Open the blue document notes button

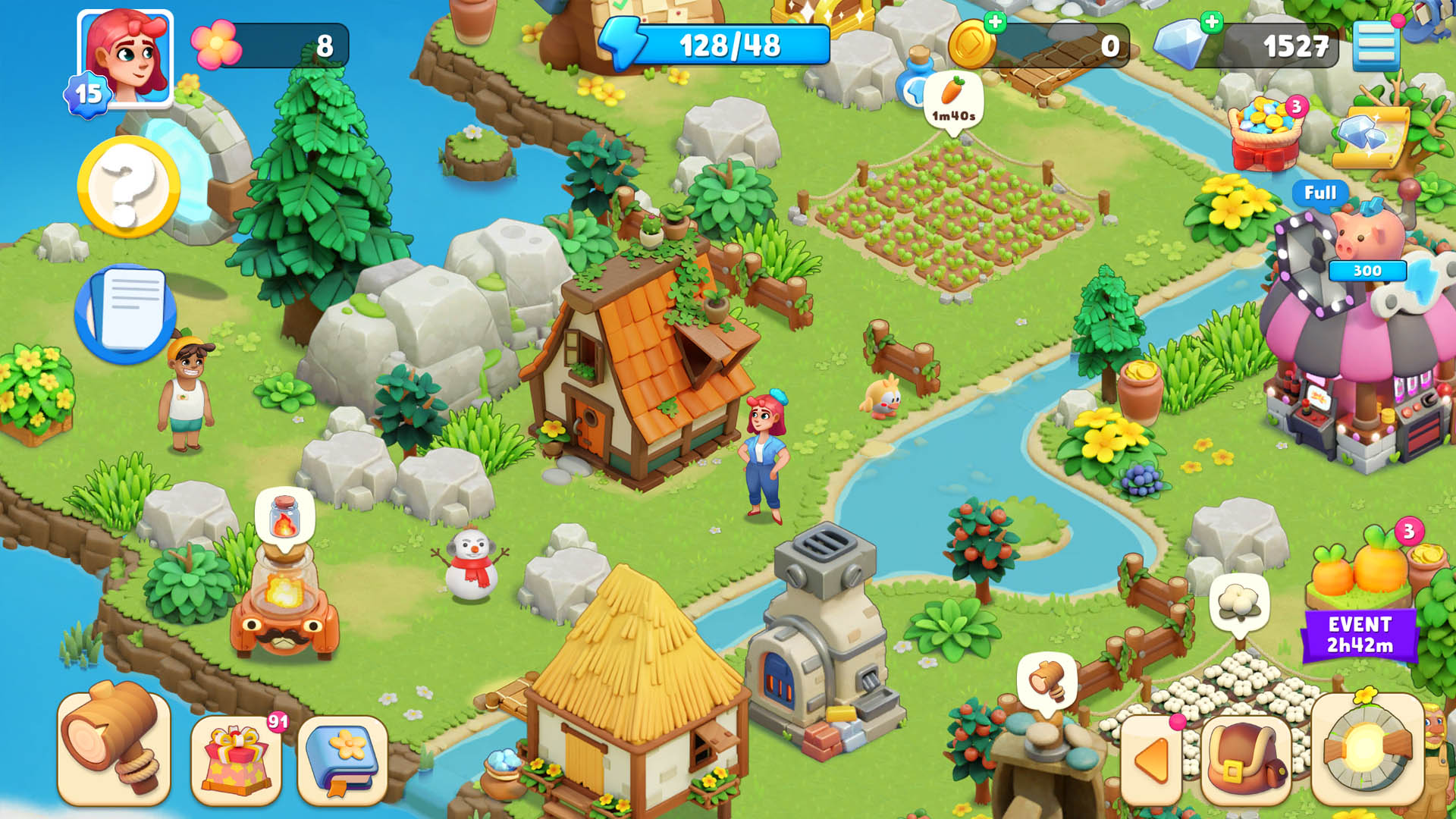click(x=126, y=312)
